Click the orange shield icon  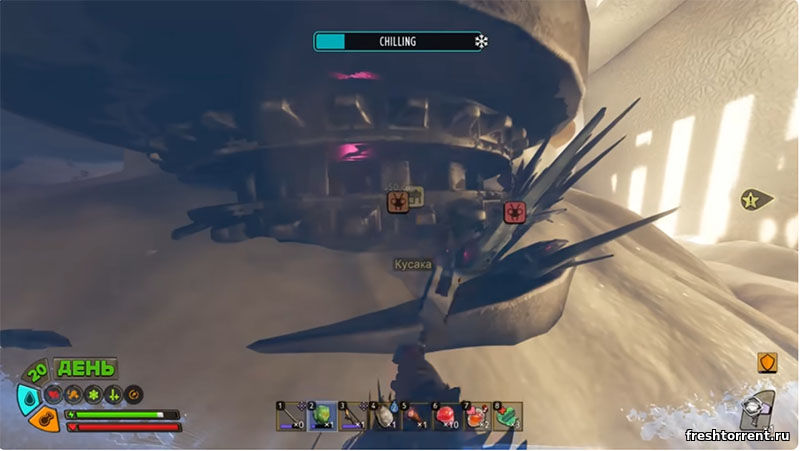tap(768, 362)
